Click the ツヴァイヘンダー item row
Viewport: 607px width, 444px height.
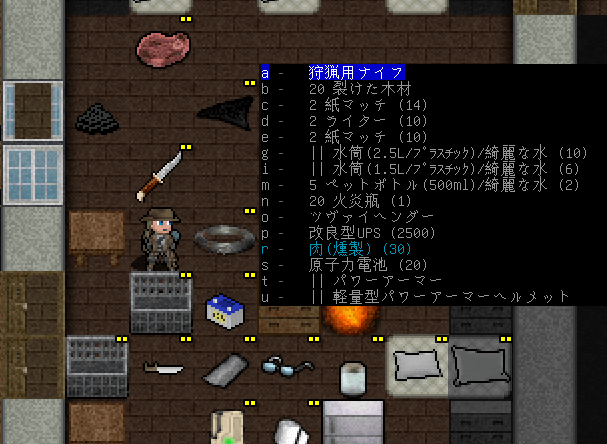point(357,217)
